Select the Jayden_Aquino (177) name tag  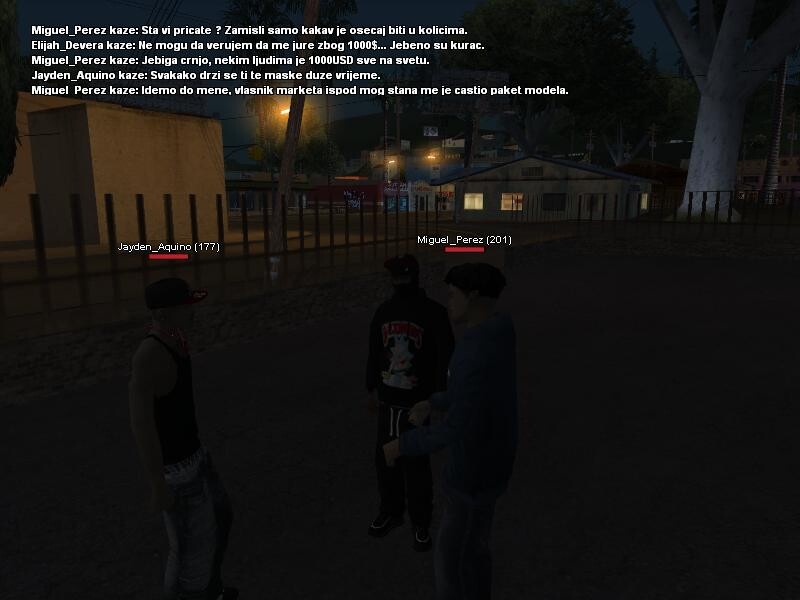(x=168, y=246)
